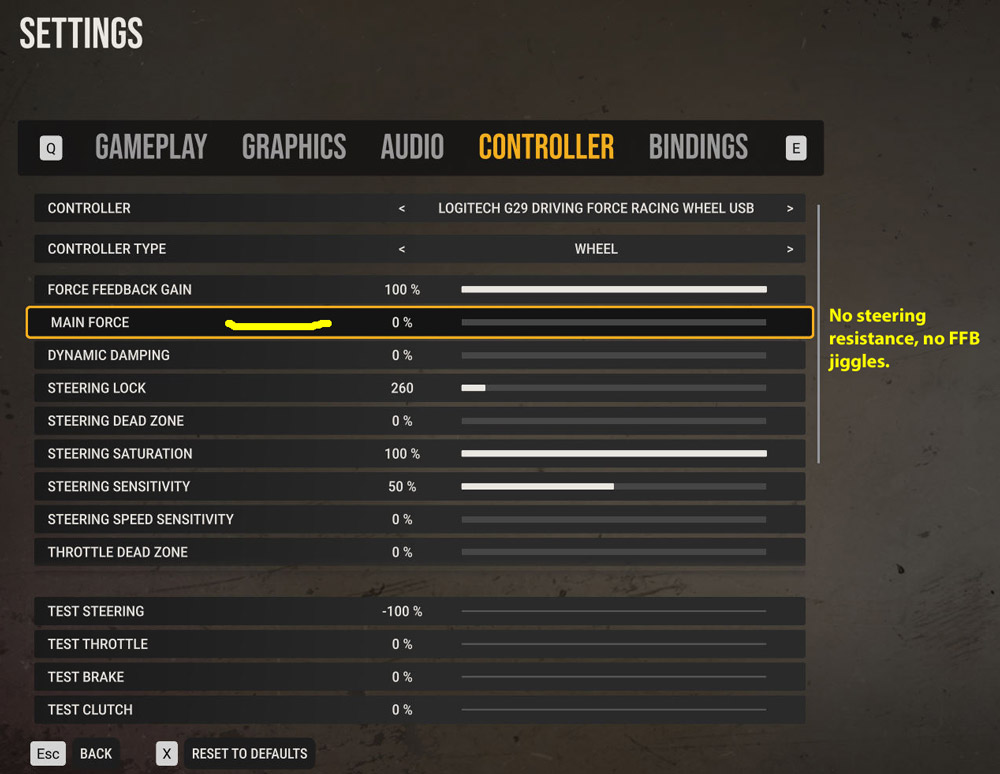Click the left arrow on the Controller row

click(x=402, y=209)
